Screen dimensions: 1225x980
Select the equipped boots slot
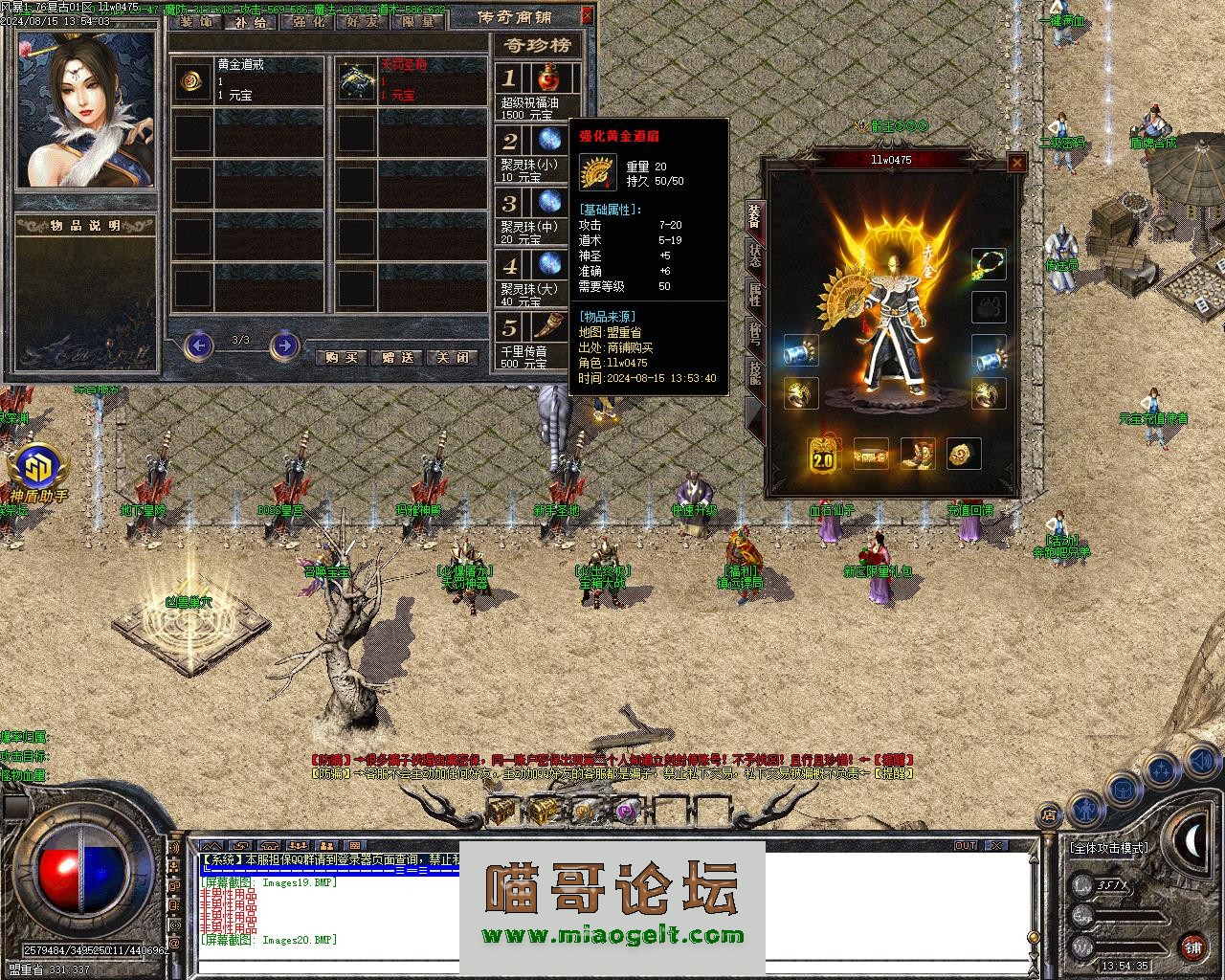[918, 455]
